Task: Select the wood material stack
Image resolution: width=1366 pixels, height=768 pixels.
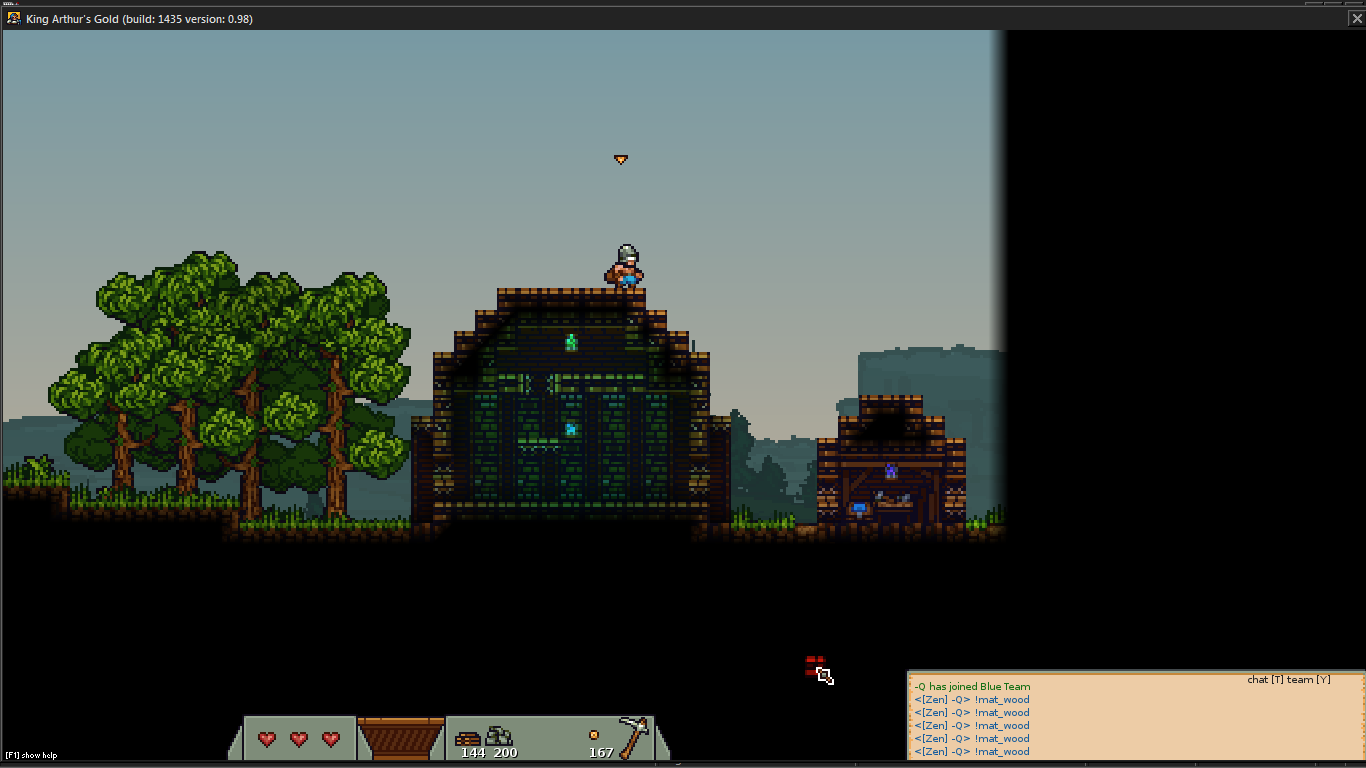Action: (x=467, y=739)
